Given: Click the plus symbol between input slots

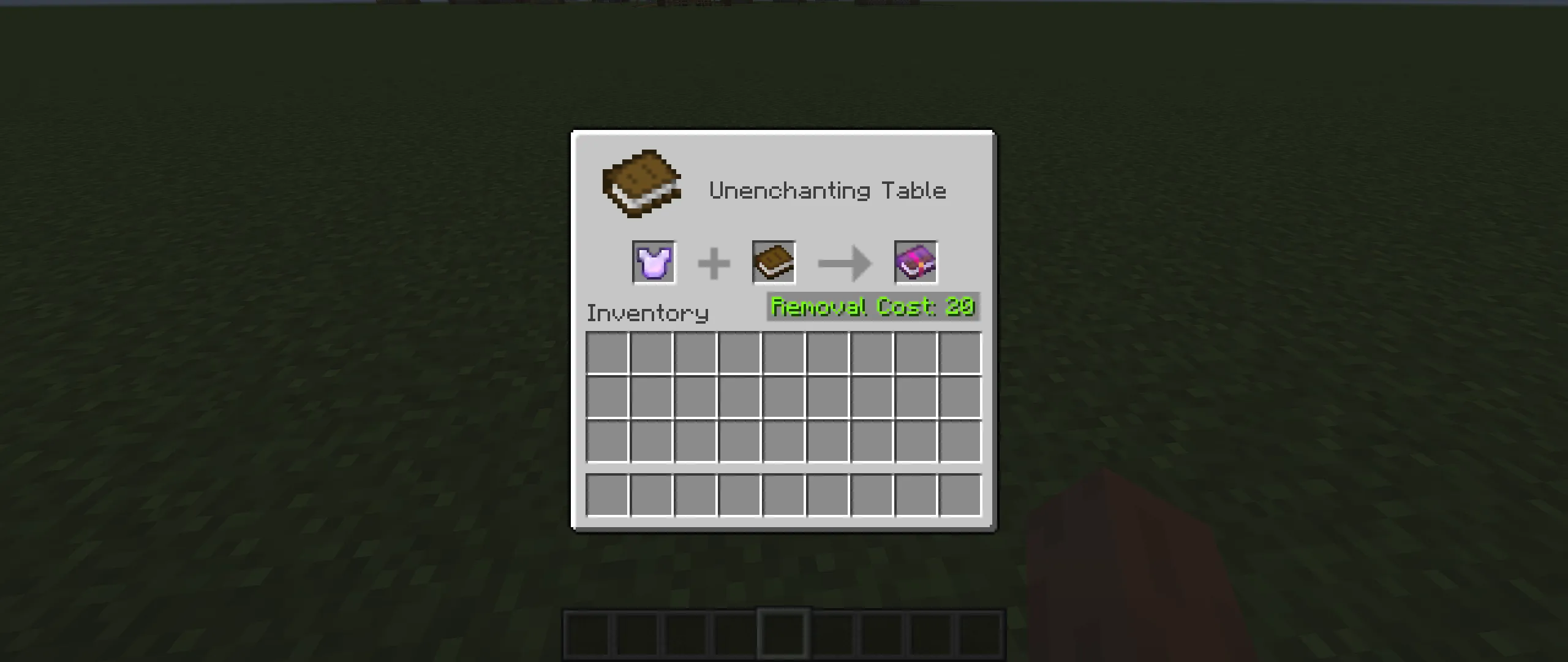Looking at the screenshot, I should click(x=714, y=264).
